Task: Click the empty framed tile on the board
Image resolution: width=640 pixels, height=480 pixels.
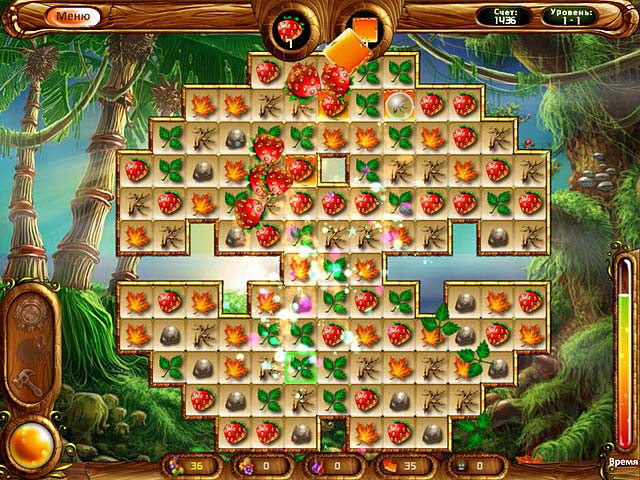Action: pos(334,168)
